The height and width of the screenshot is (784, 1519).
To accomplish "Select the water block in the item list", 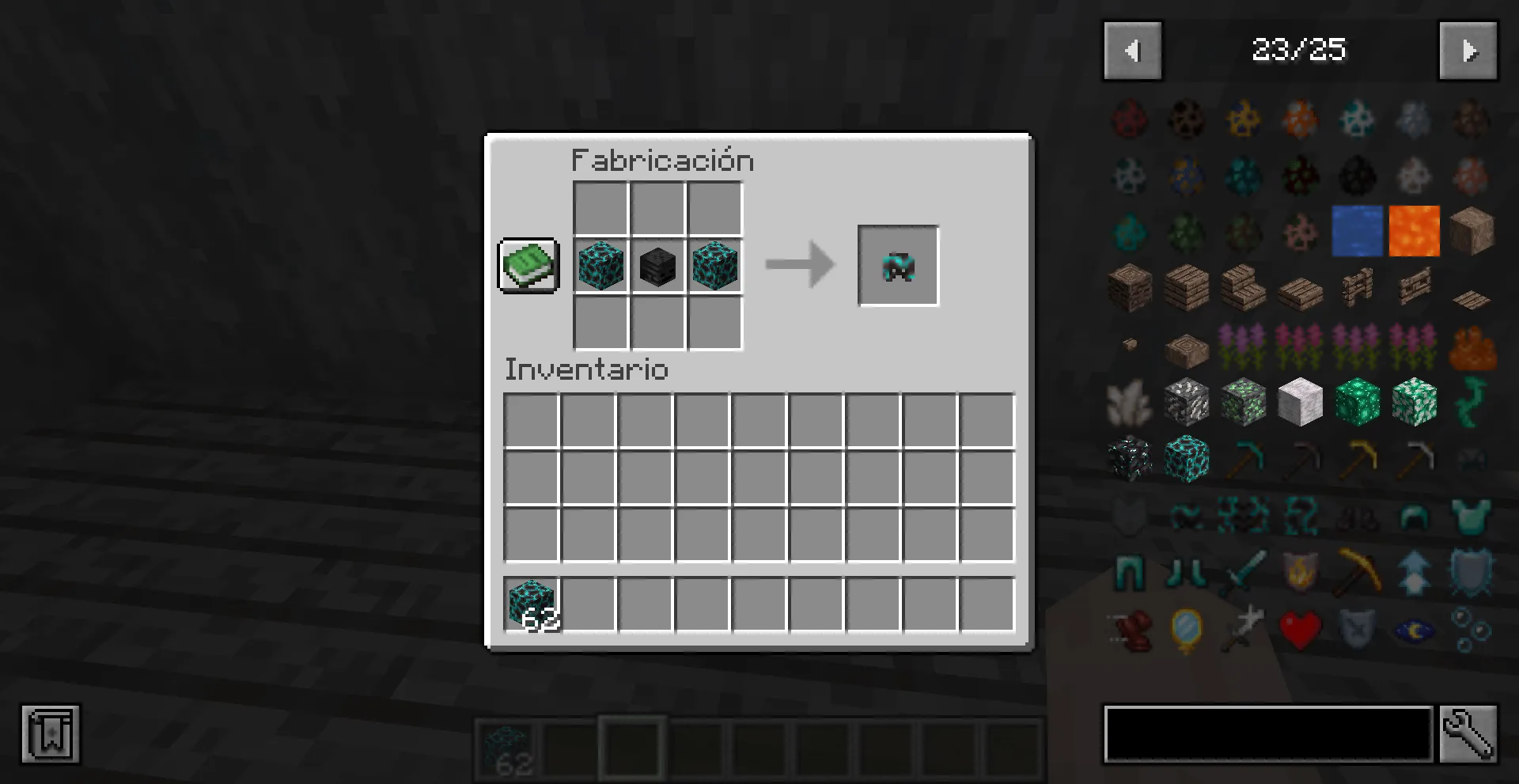I will (1358, 231).
